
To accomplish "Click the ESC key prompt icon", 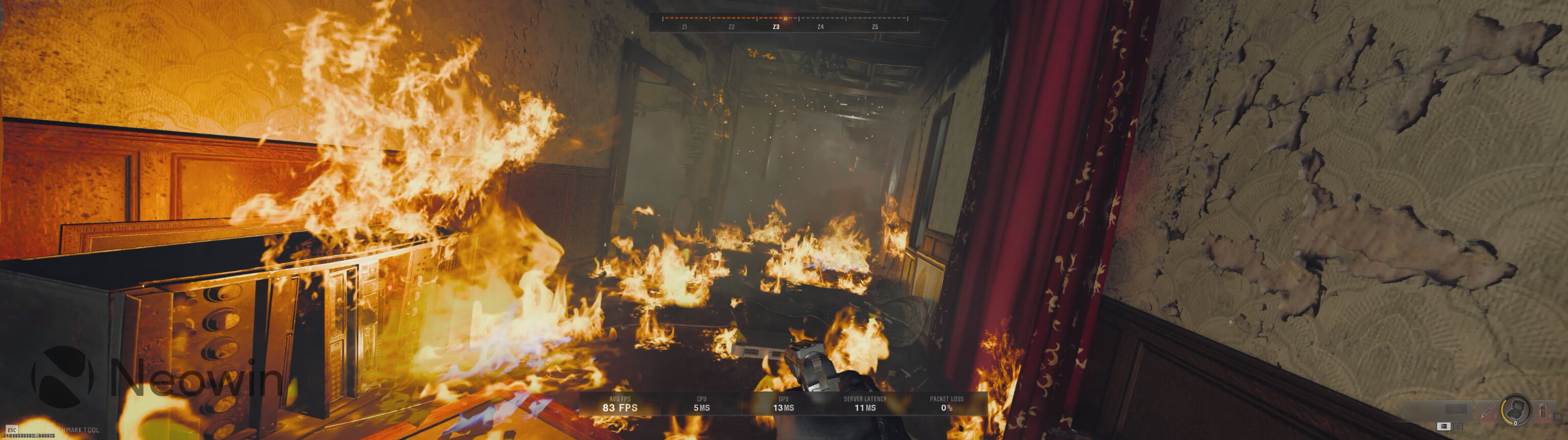I will click(x=12, y=430).
